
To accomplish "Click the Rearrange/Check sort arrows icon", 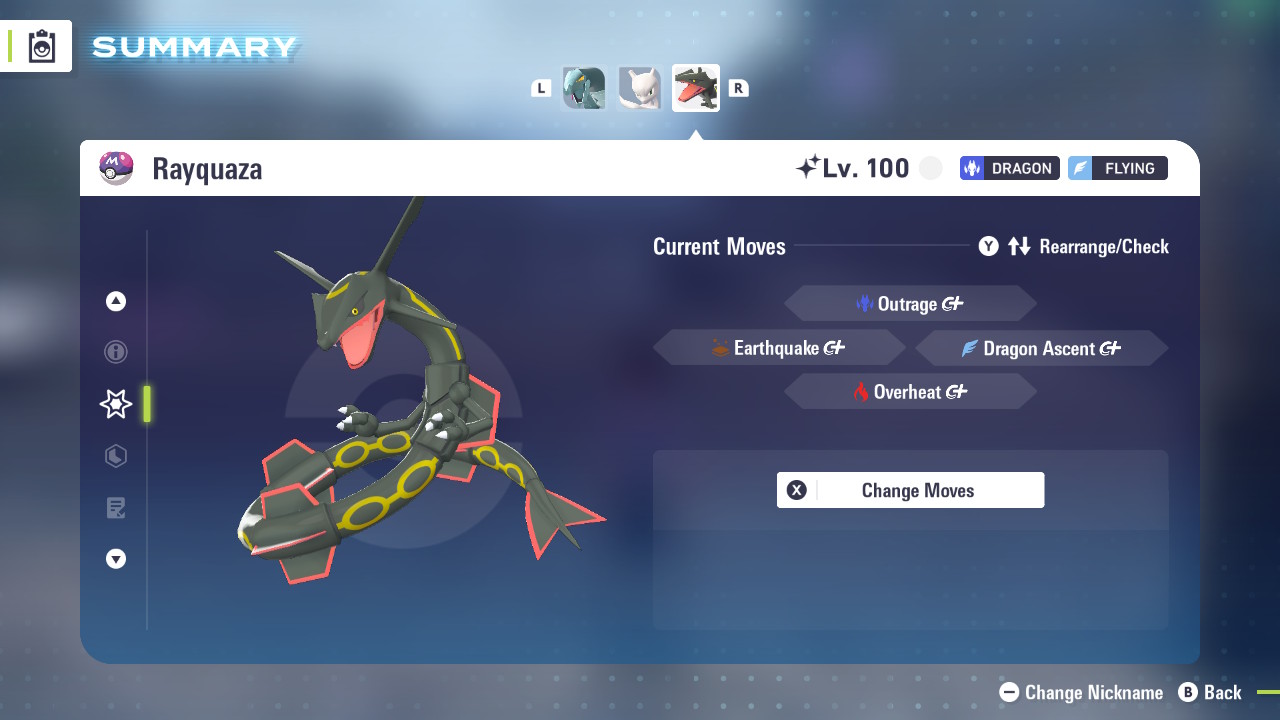I will coord(1019,246).
